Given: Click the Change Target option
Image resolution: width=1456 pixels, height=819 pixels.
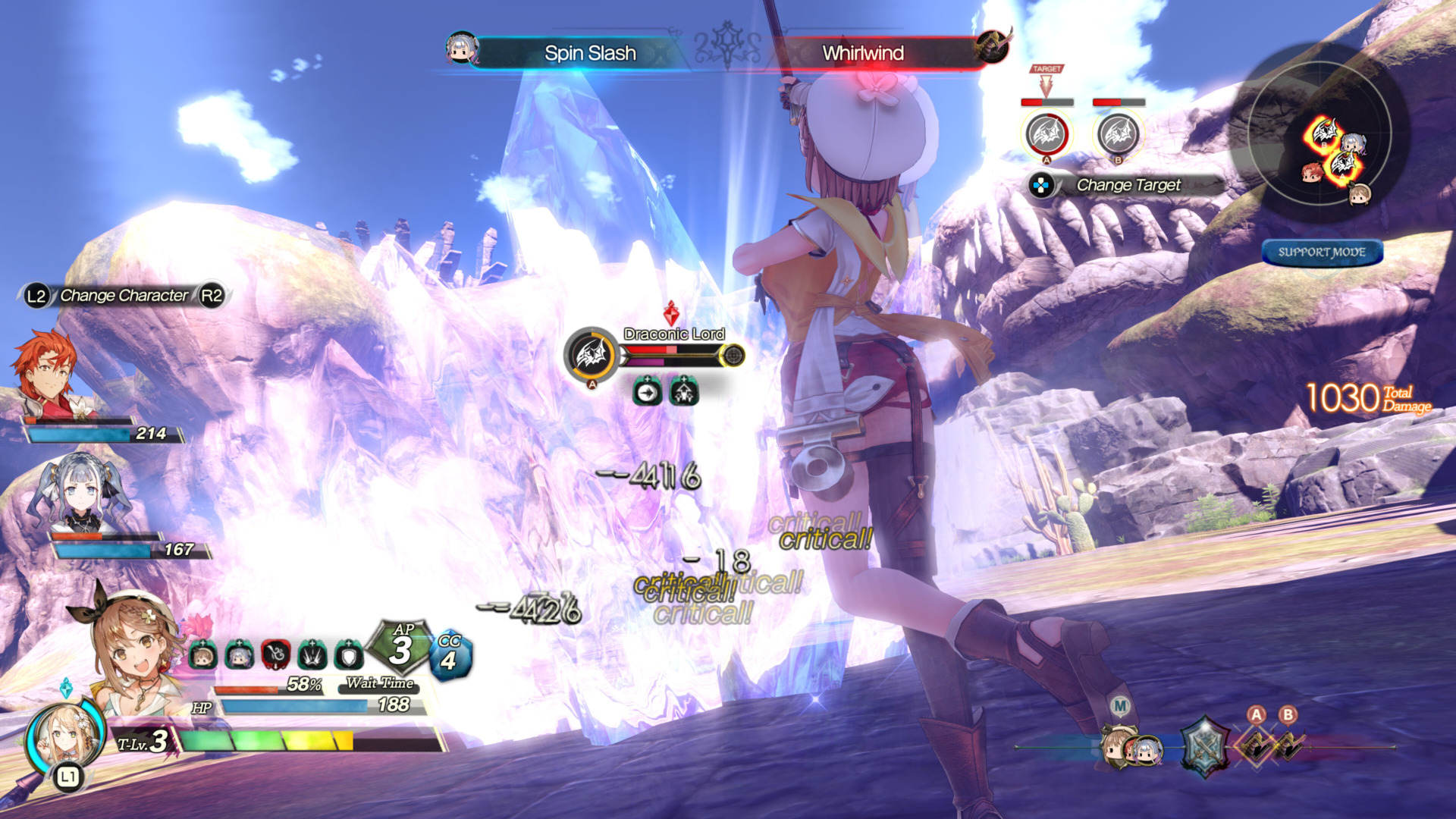Looking at the screenshot, I should (x=1128, y=185).
